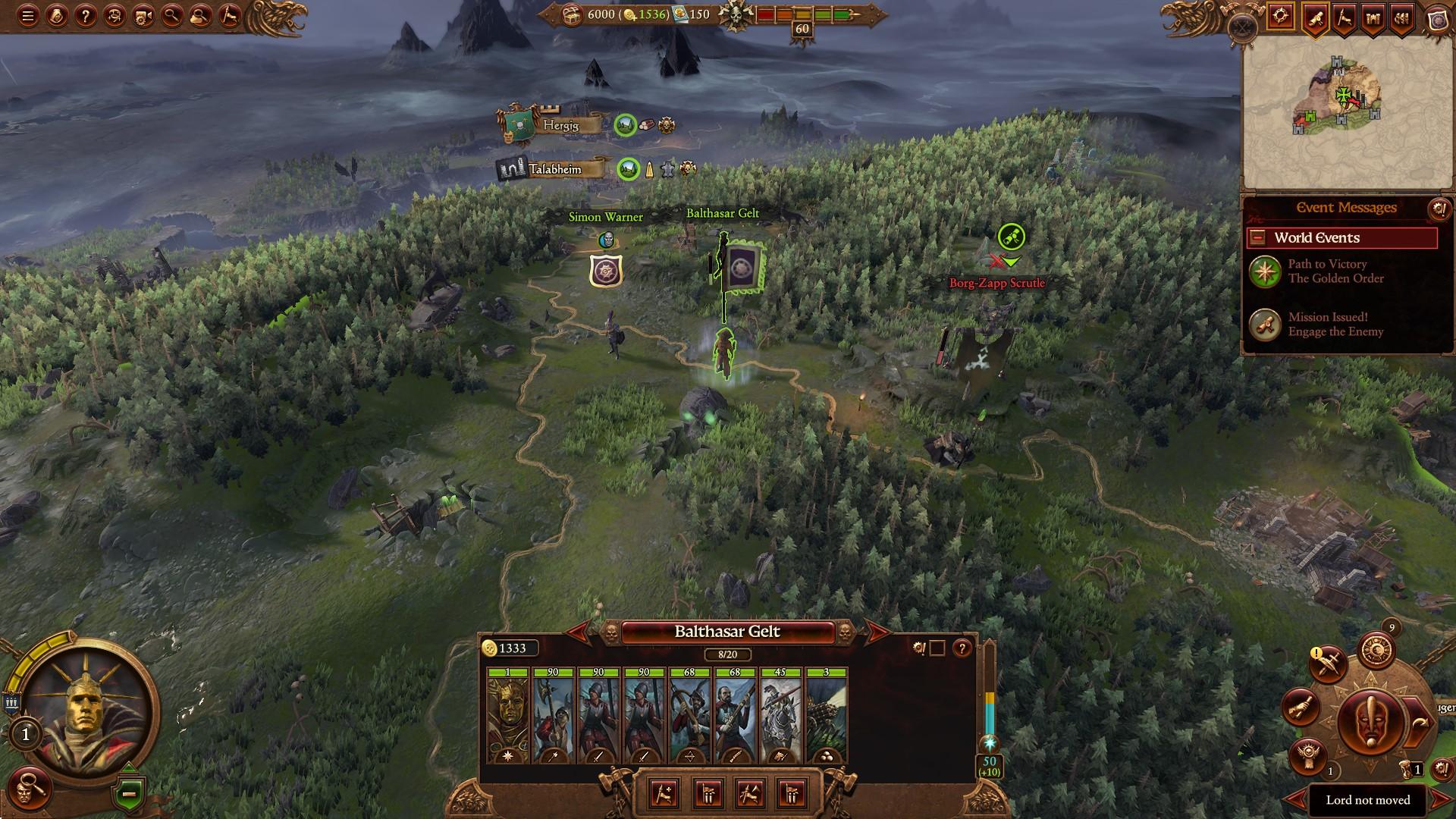Select the cavalry unit card with 45 men

coord(780,716)
